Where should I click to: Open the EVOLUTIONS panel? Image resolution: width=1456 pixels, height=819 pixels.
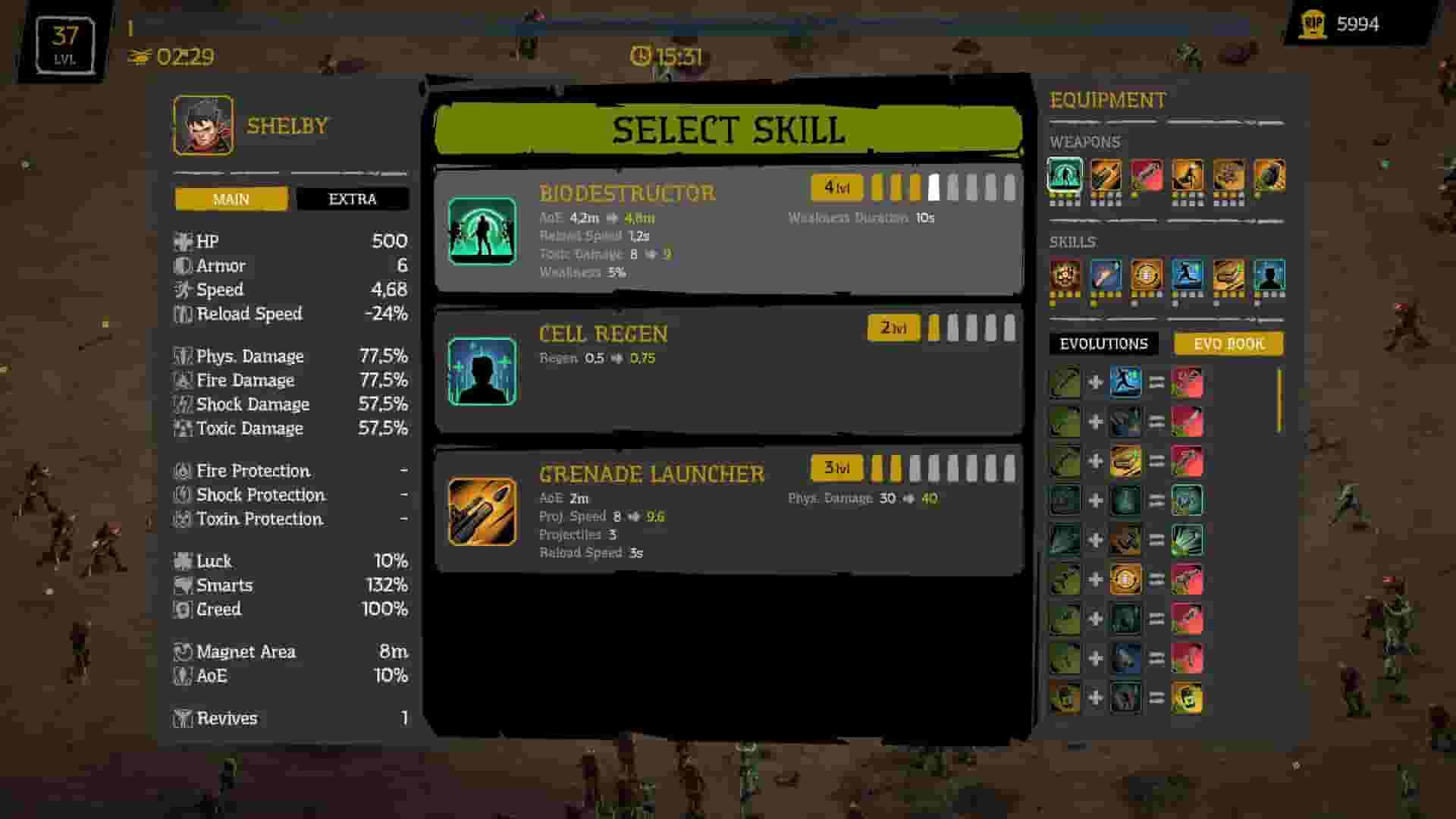point(1102,344)
